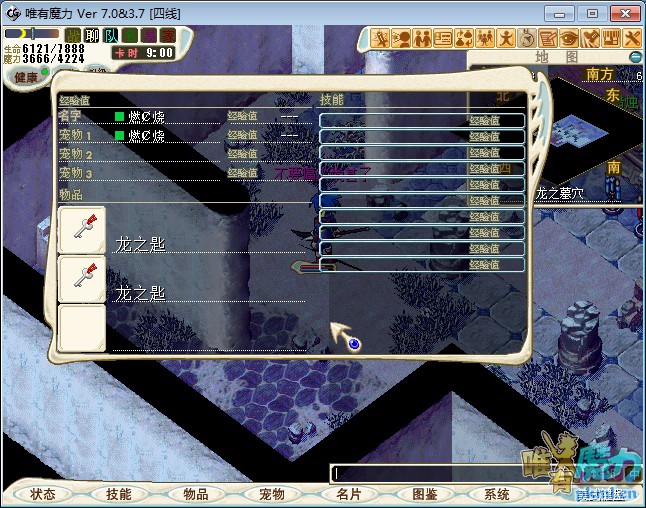Open the 技能 skills menu
The width and height of the screenshot is (646, 508).
pos(118,494)
